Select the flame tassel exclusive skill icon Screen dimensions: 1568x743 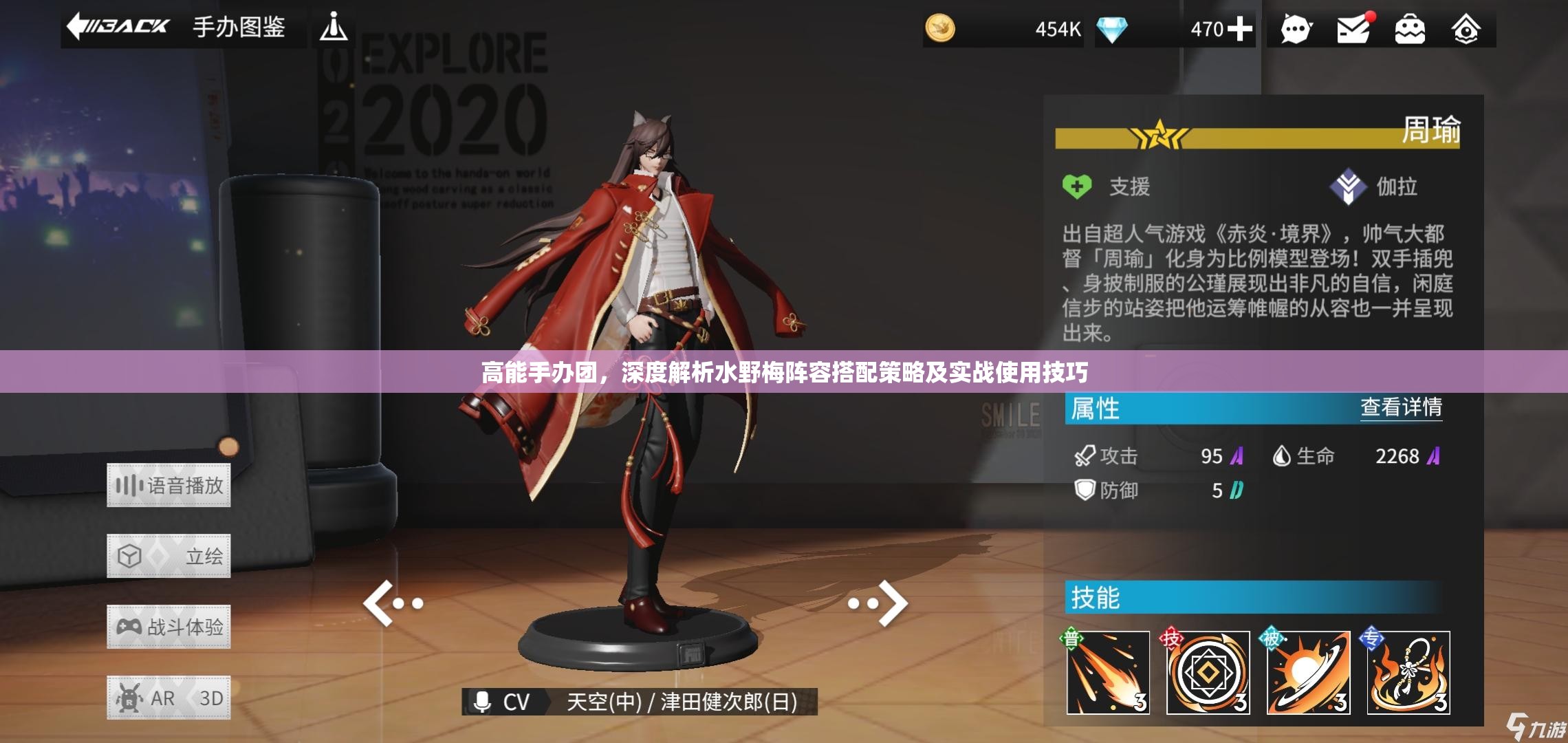(x=1408, y=672)
